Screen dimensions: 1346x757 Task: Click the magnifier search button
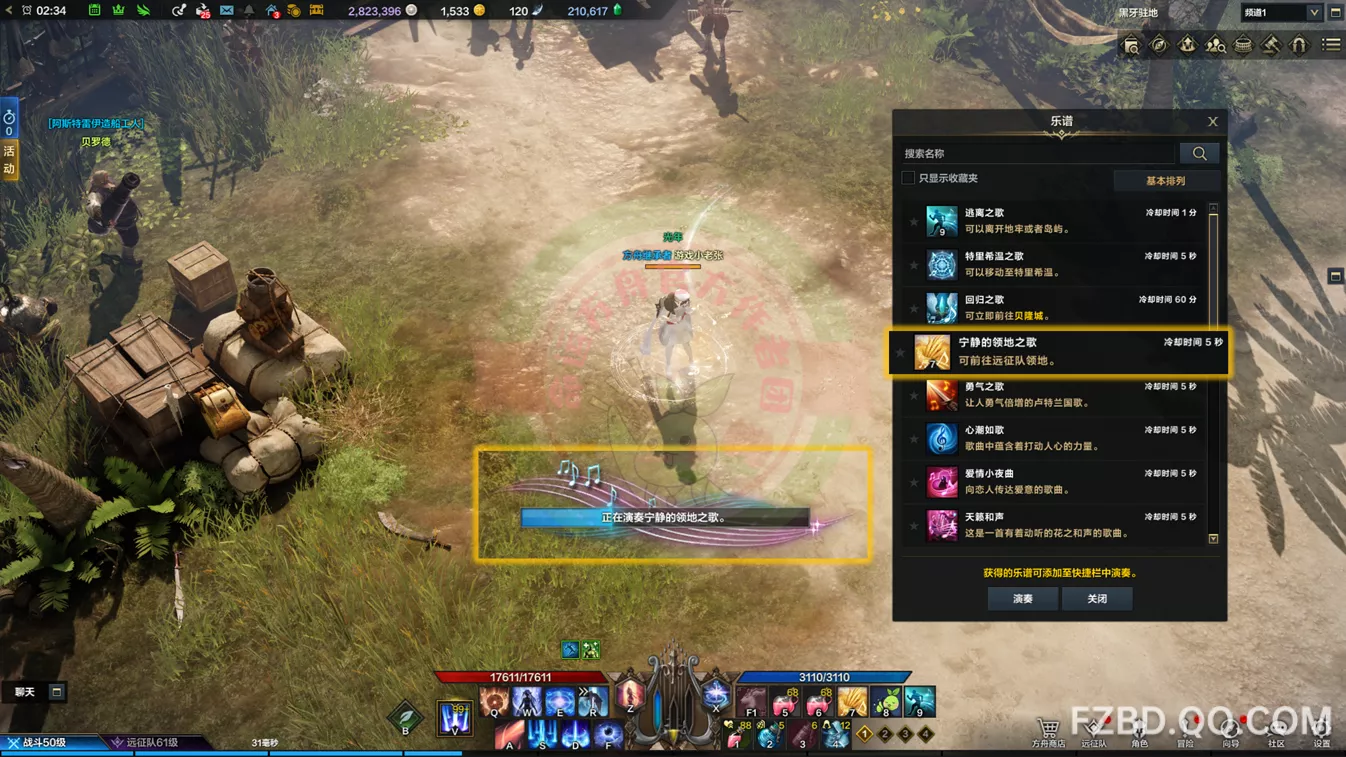[1199, 153]
